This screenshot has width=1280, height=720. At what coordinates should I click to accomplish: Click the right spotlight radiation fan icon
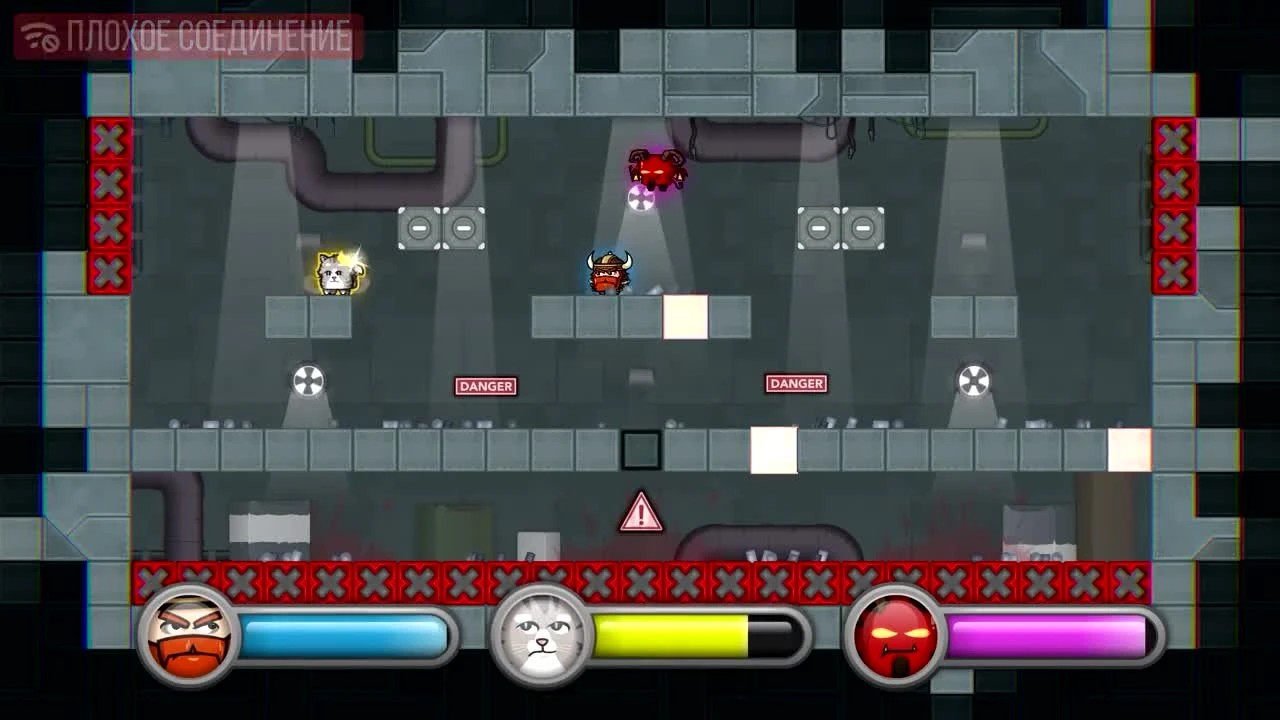[x=972, y=379]
